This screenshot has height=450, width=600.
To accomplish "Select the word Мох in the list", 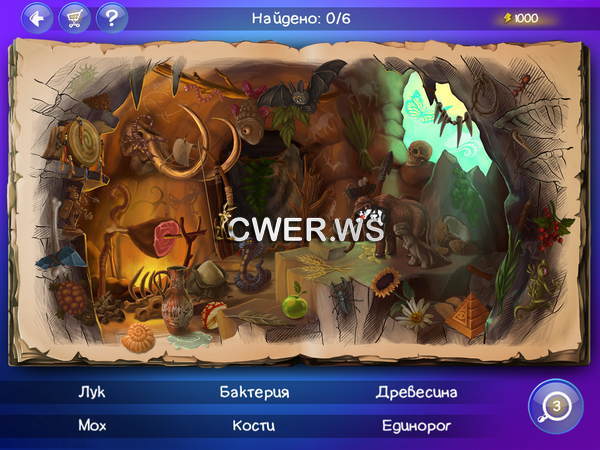I will pos(91,425).
